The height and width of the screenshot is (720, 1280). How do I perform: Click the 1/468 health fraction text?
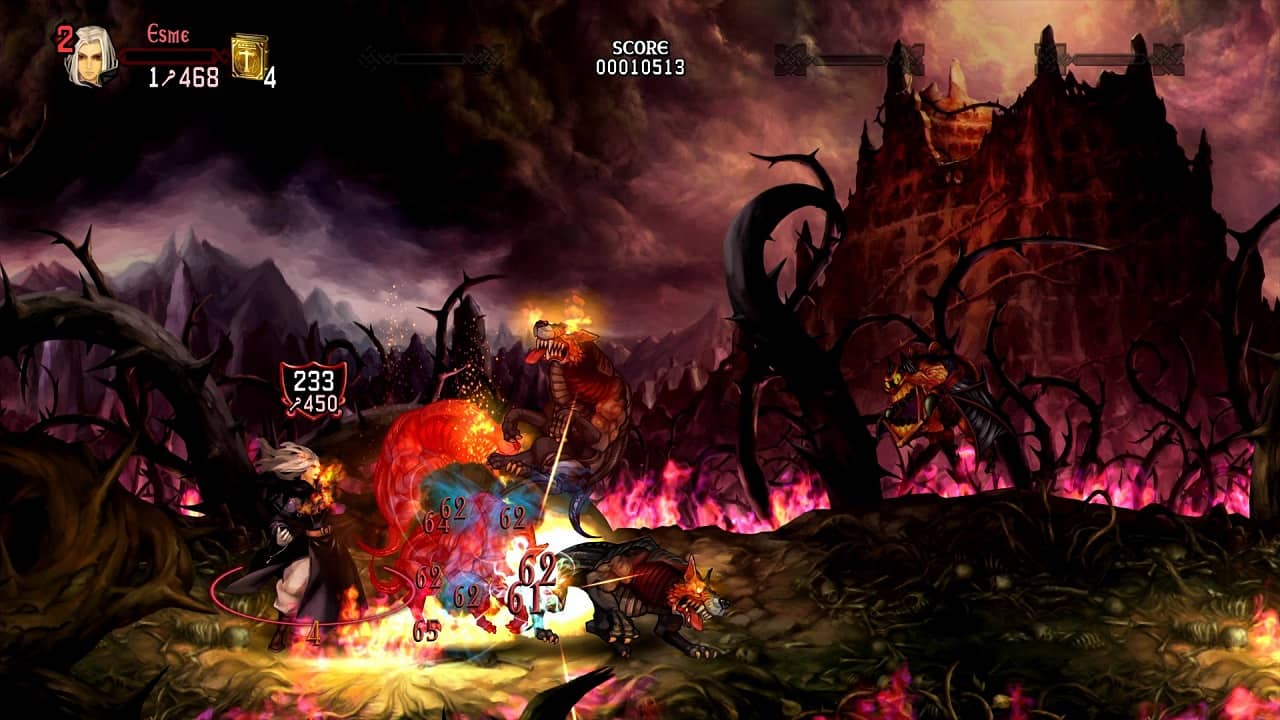[x=183, y=80]
